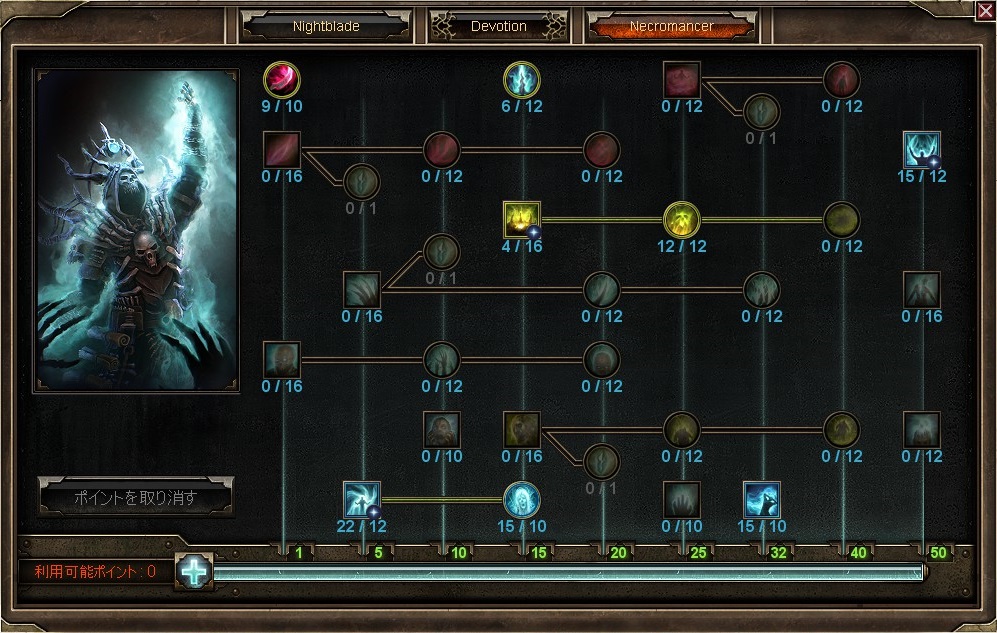Image resolution: width=997 pixels, height=633 pixels.
Task: Close the skill window
Action: click(984, 10)
